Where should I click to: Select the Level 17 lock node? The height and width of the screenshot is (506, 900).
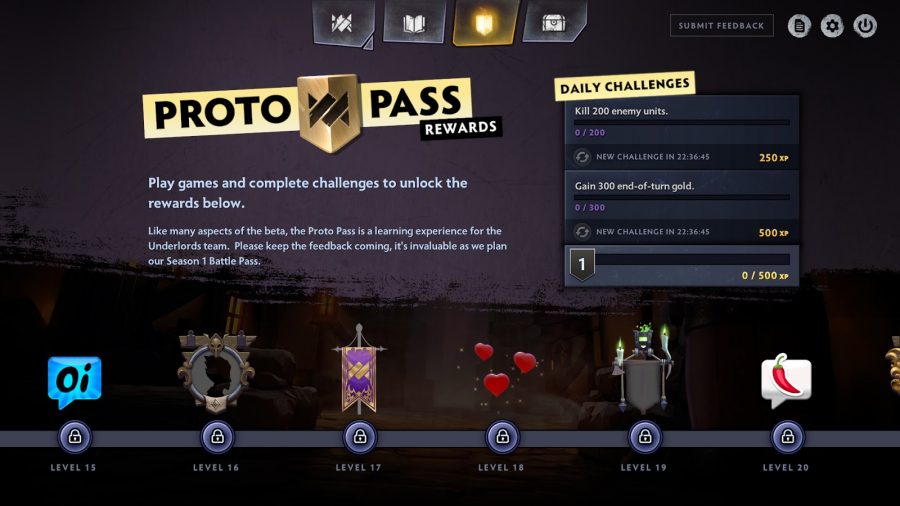point(360,437)
